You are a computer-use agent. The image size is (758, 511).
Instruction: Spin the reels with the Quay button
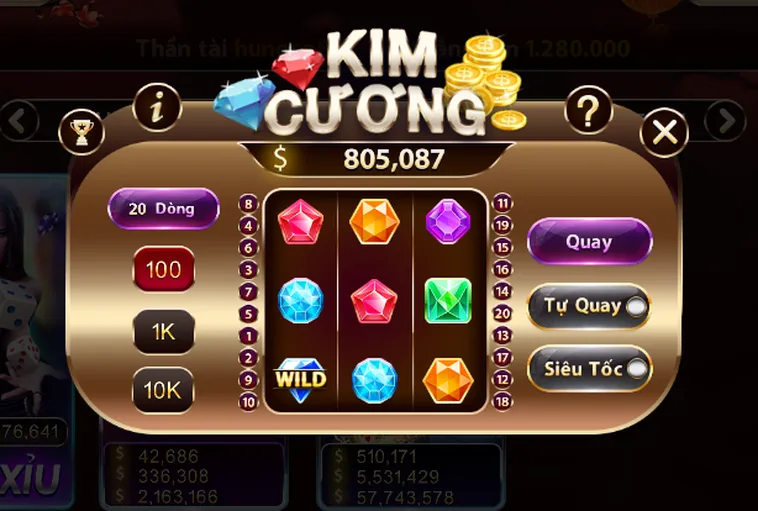pyautogui.click(x=589, y=242)
